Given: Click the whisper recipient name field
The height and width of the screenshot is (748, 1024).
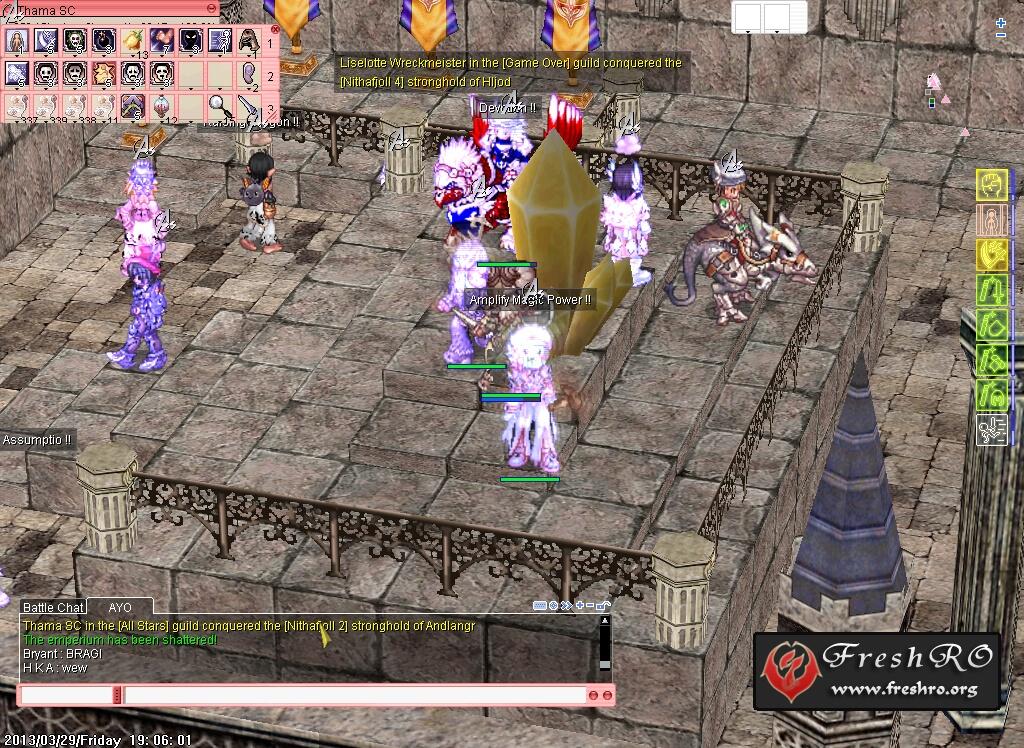Looking at the screenshot, I should (66, 695).
